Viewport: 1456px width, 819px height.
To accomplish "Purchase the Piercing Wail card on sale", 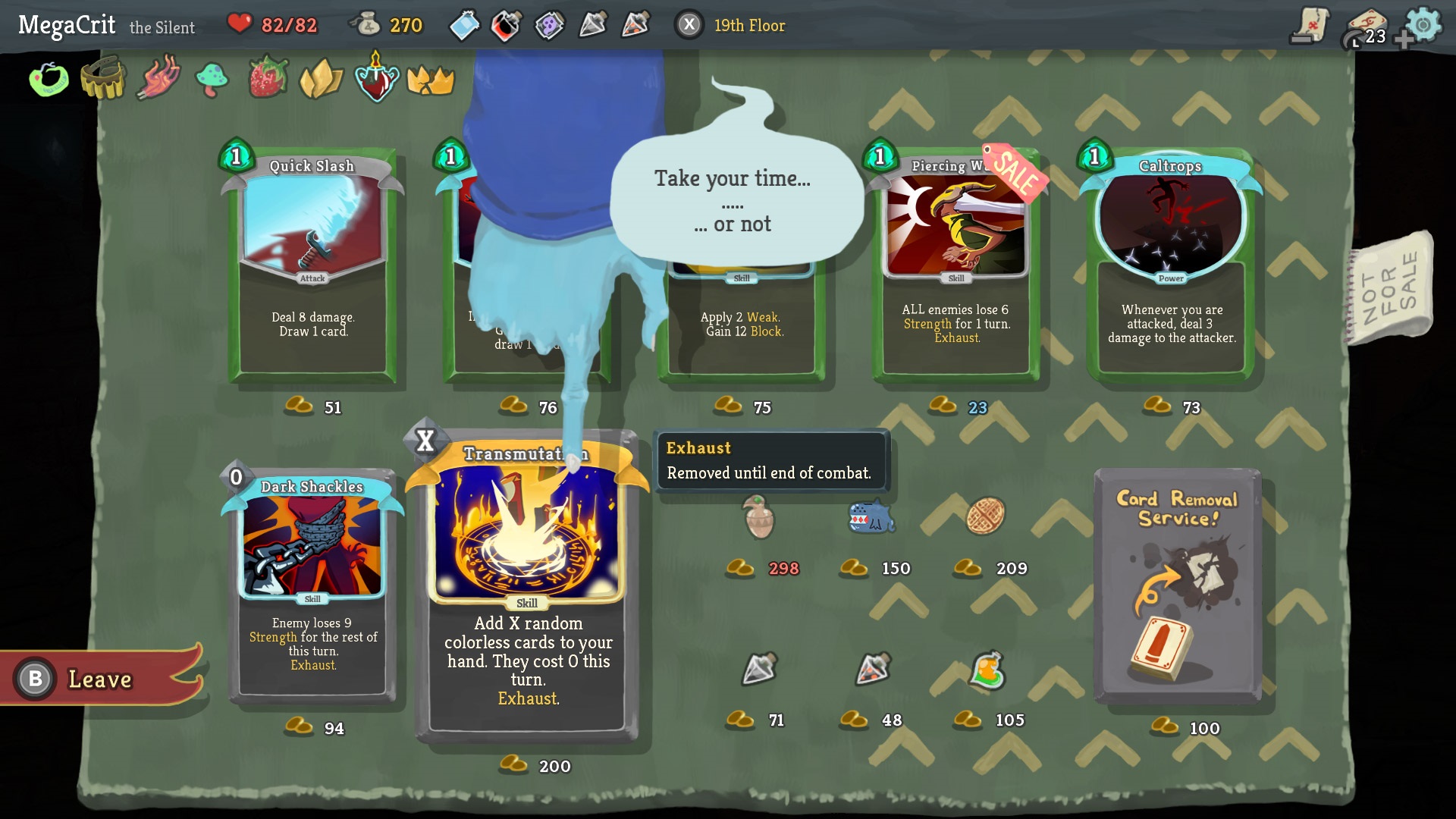I will tap(955, 265).
